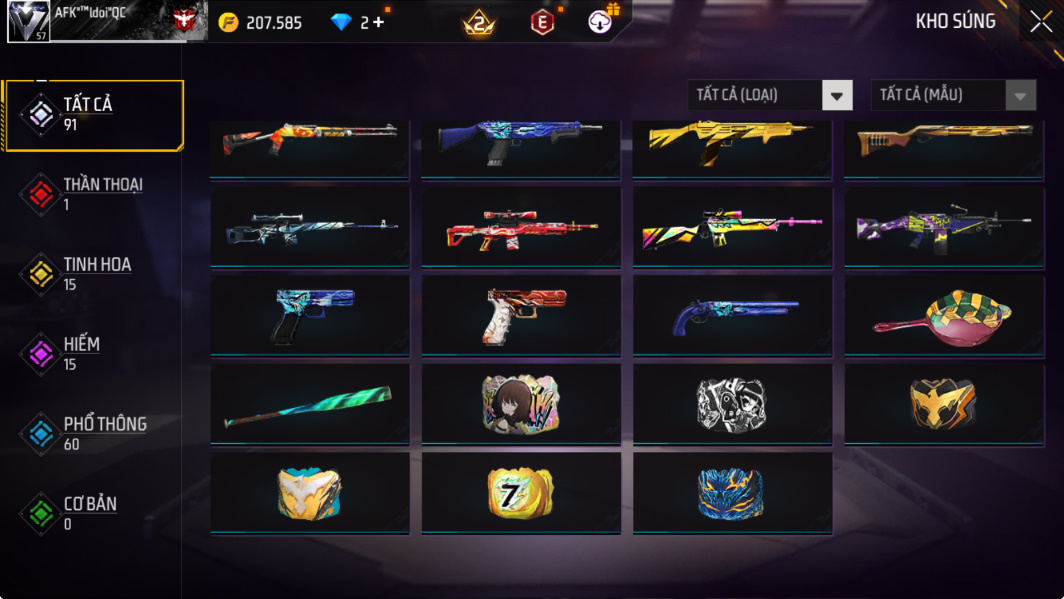Choose the Cơ Bản category
Image resolution: width=1064 pixels, height=599 pixels.
pos(95,513)
